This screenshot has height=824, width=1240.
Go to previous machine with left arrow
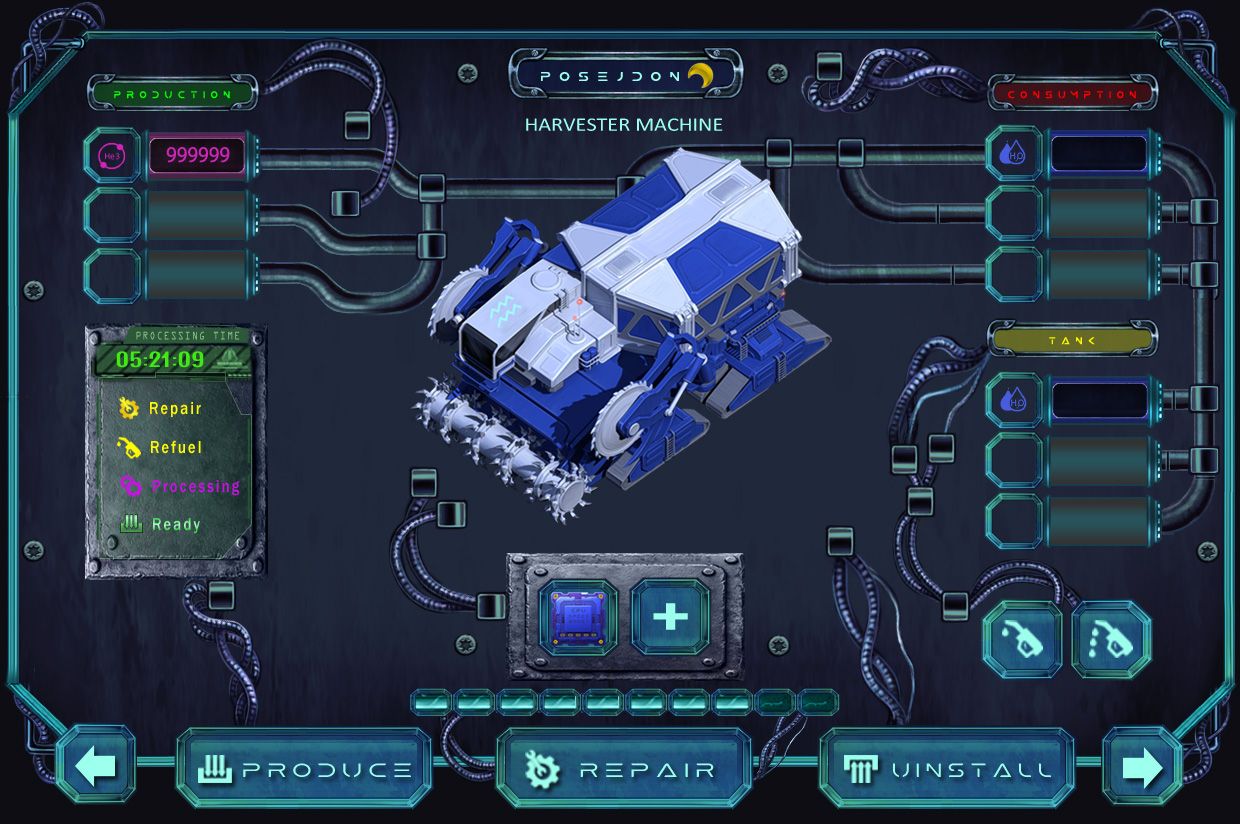point(96,766)
